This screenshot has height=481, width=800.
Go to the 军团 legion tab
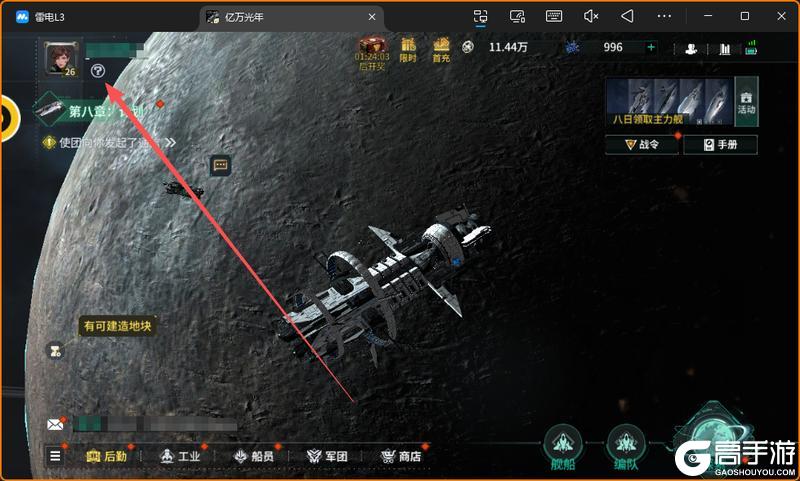click(327, 456)
